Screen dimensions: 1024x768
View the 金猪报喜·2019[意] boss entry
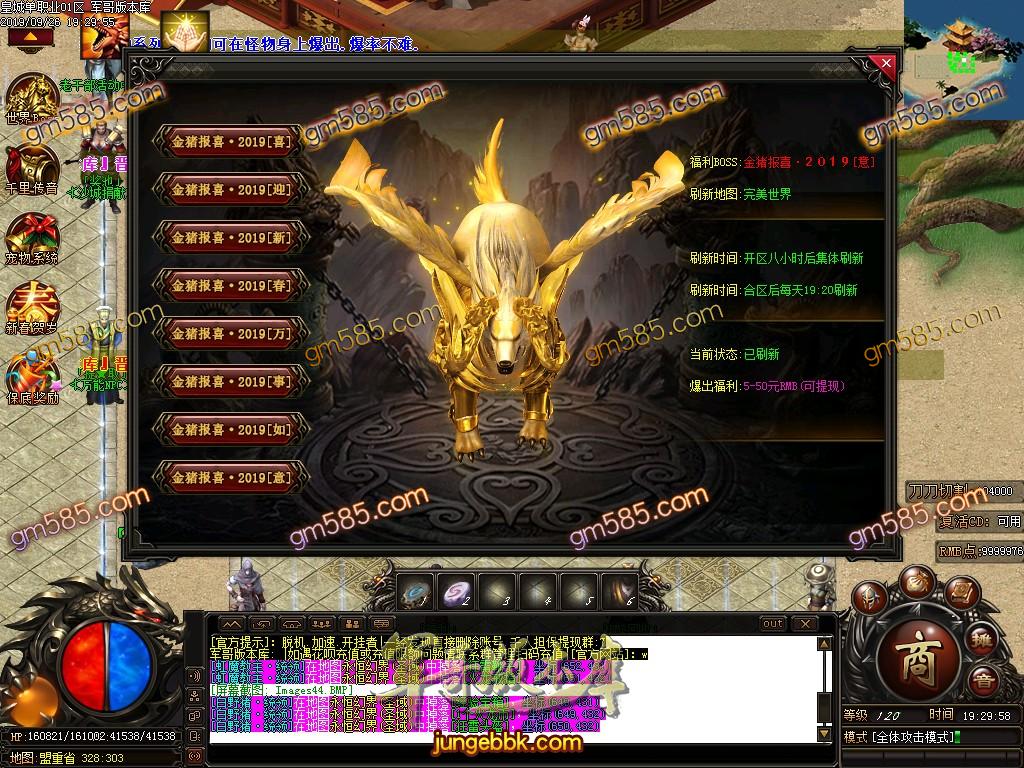tap(231, 478)
